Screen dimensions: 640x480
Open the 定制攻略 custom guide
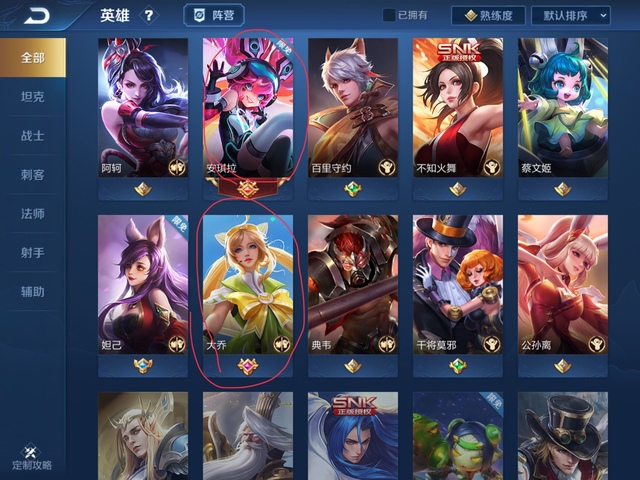click(x=31, y=458)
